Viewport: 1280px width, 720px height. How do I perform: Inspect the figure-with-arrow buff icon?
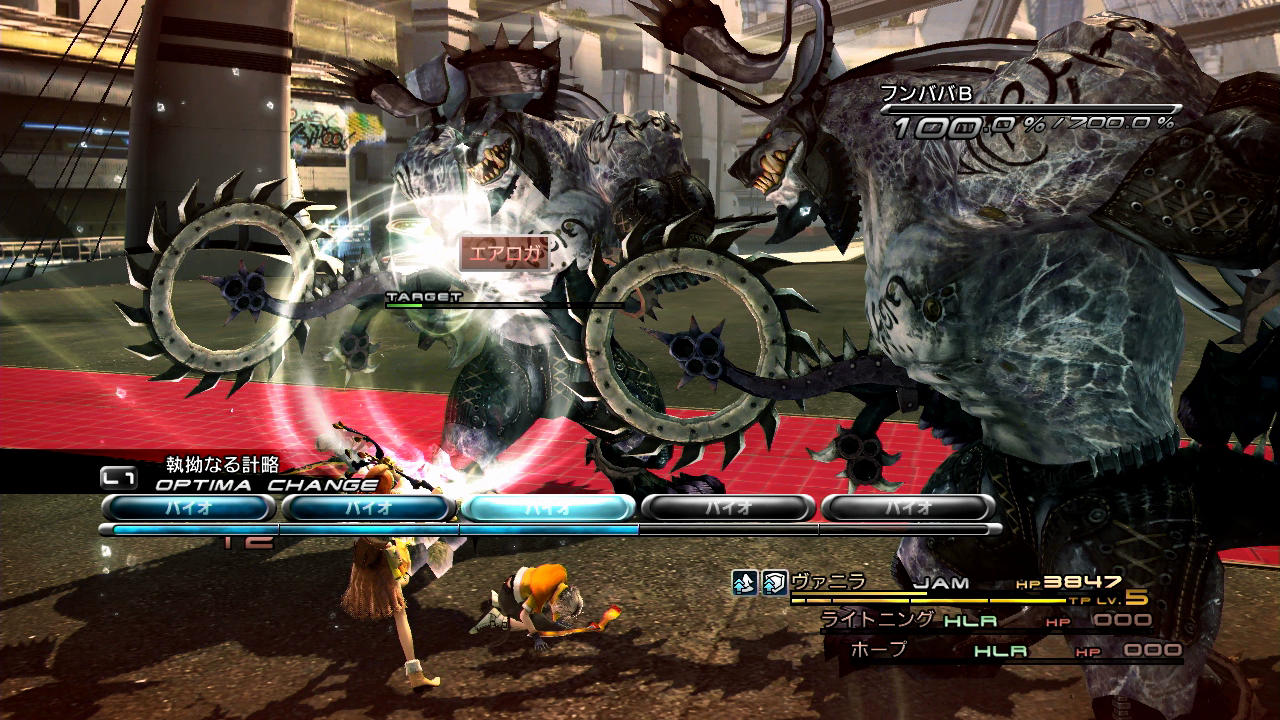[x=744, y=583]
